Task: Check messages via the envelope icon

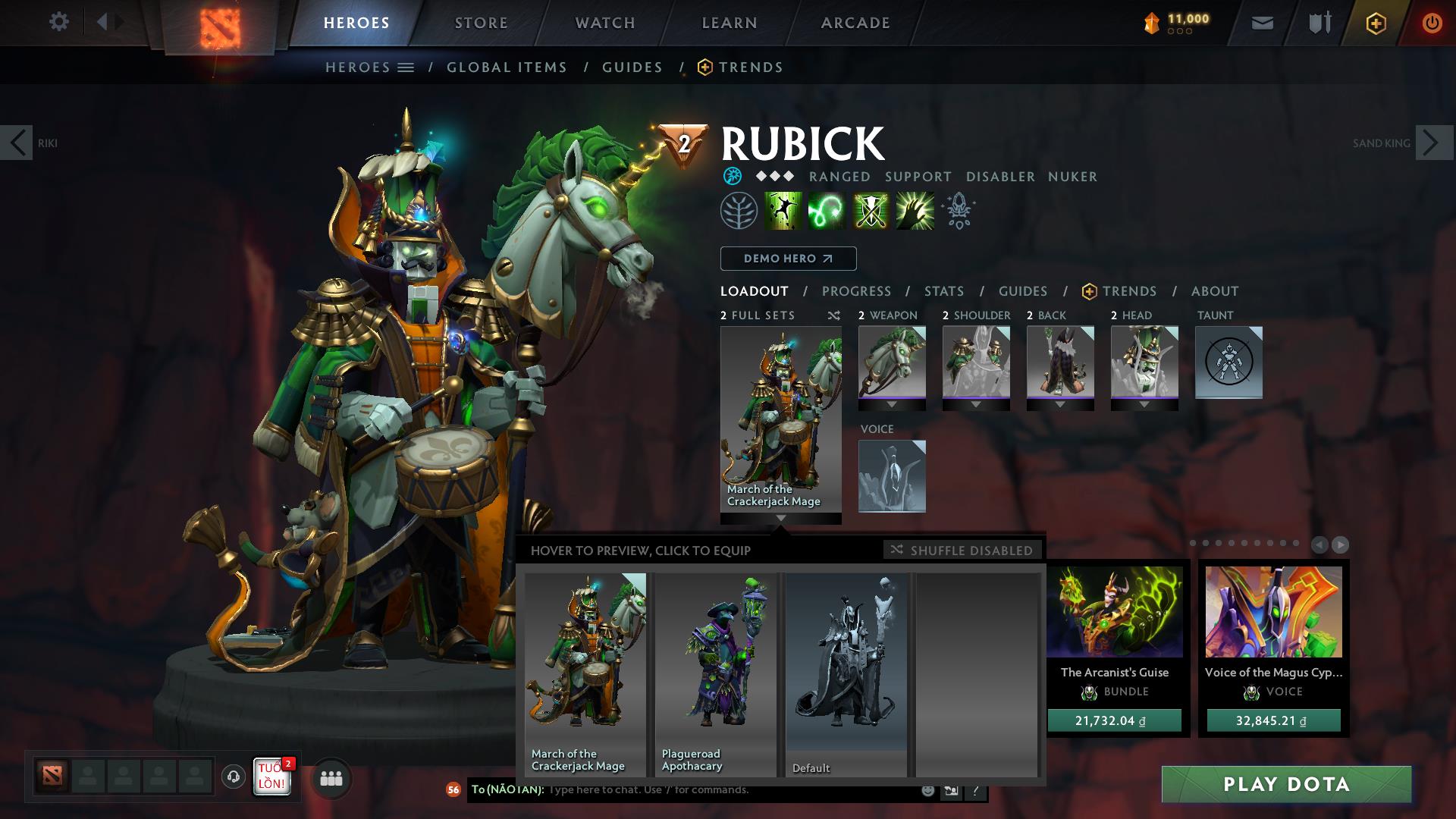Action: tap(1261, 23)
